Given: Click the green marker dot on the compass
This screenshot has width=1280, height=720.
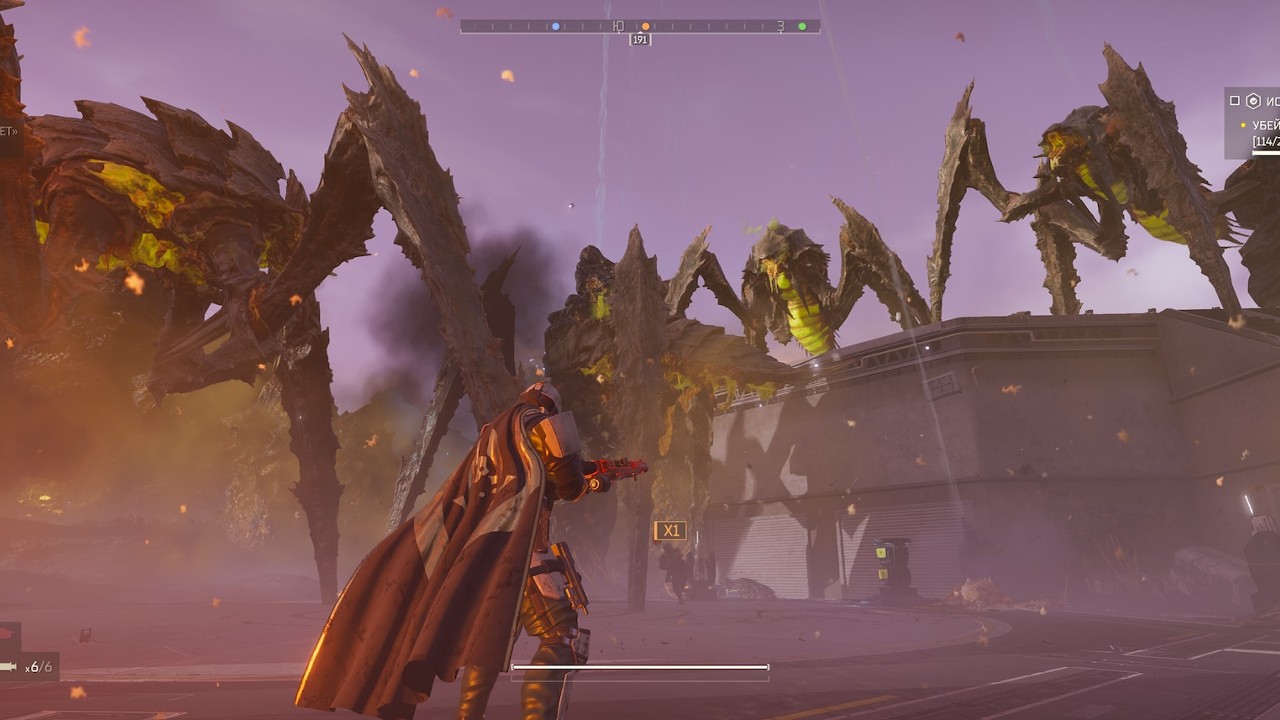Looking at the screenshot, I should [x=802, y=27].
